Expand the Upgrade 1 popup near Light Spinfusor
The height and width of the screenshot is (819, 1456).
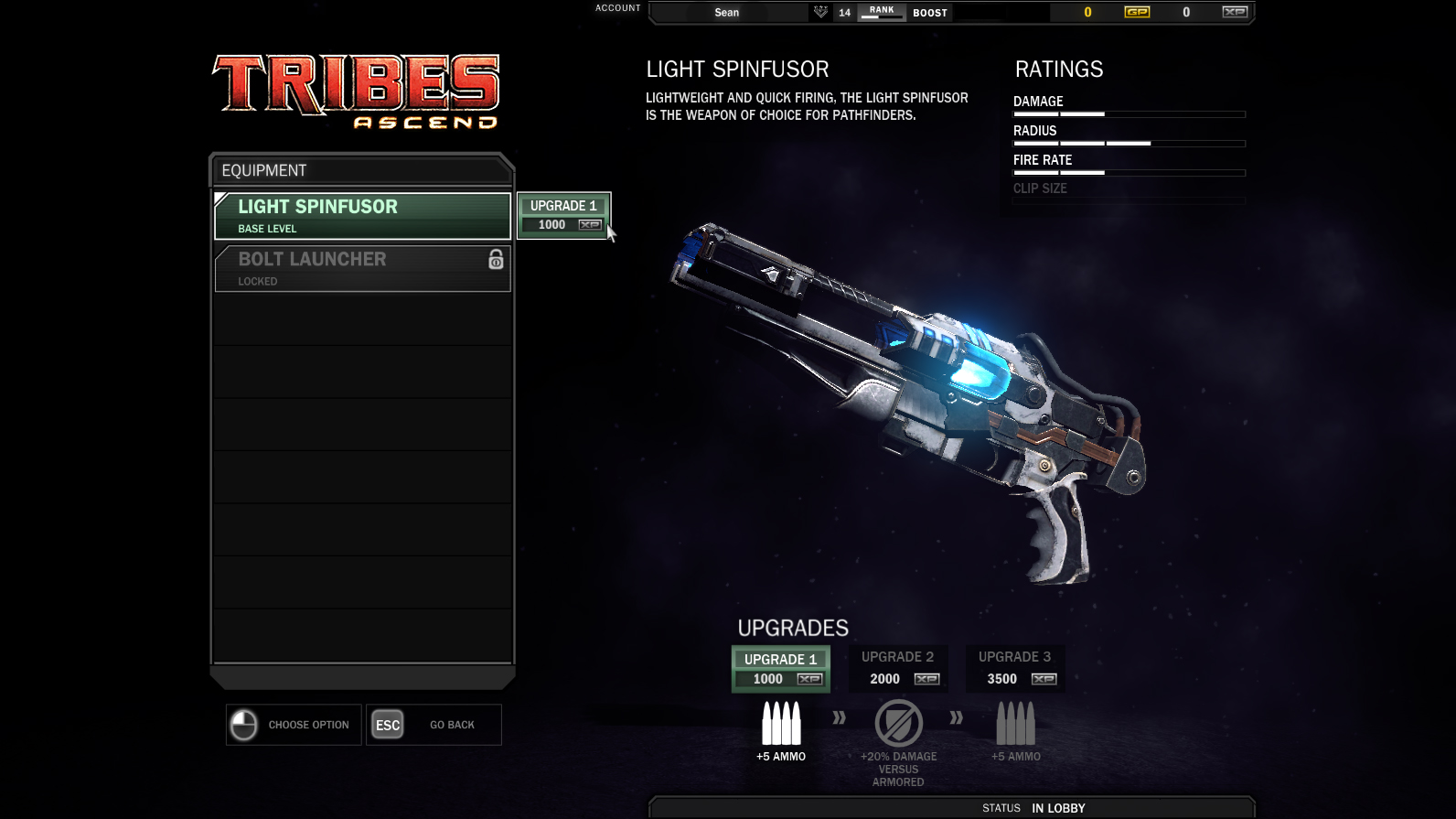[x=563, y=214]
